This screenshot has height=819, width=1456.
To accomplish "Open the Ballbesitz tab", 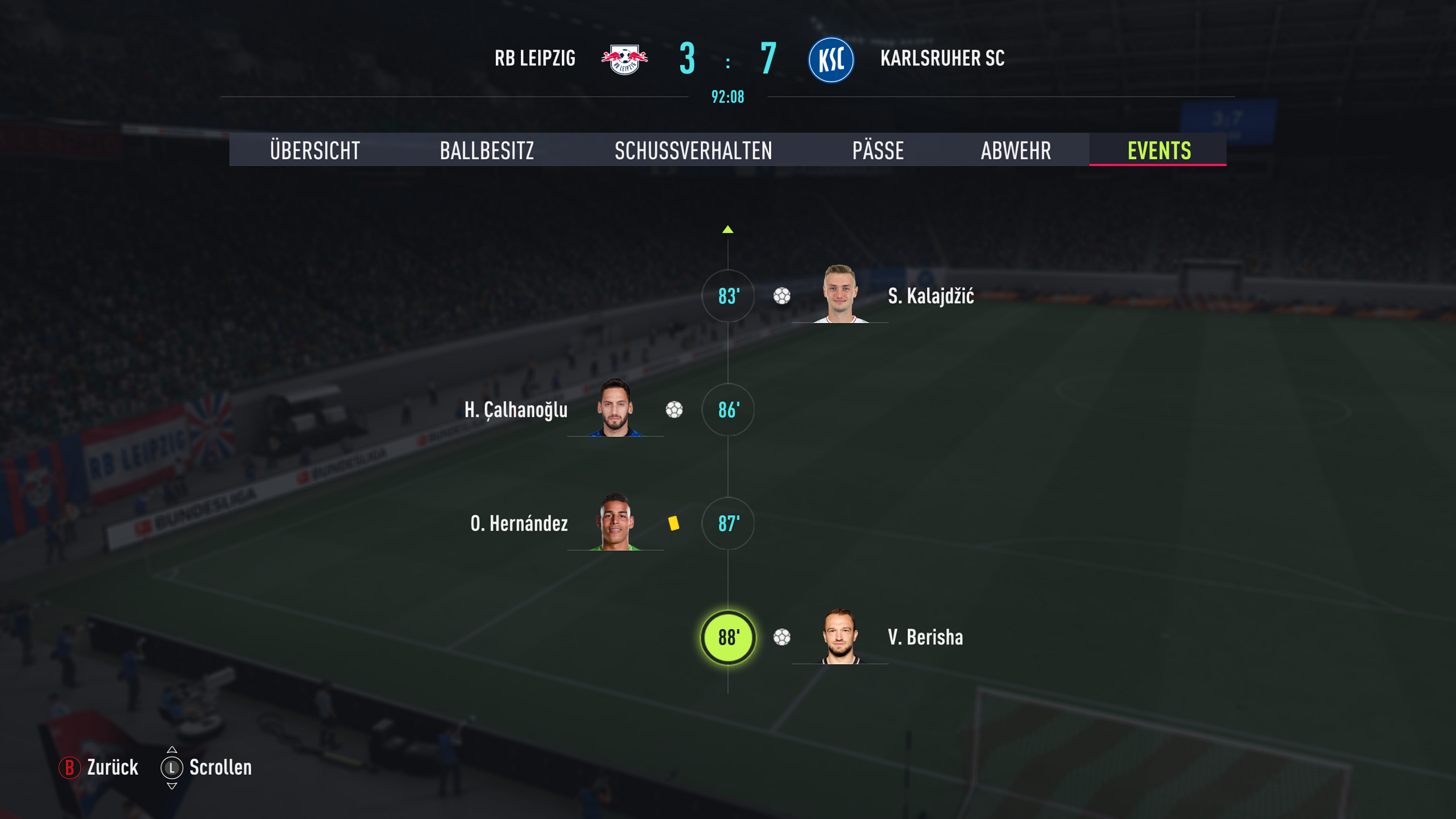I will (487, 151).
